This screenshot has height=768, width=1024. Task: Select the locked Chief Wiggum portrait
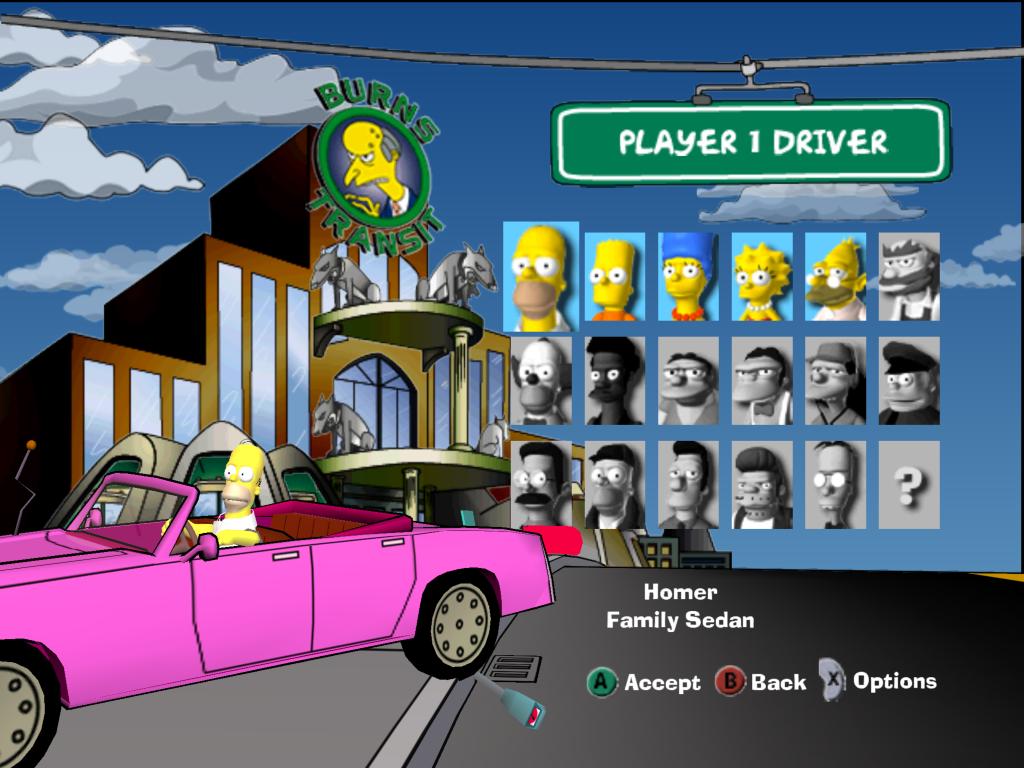pyautogui.click(x=909, y=381)
